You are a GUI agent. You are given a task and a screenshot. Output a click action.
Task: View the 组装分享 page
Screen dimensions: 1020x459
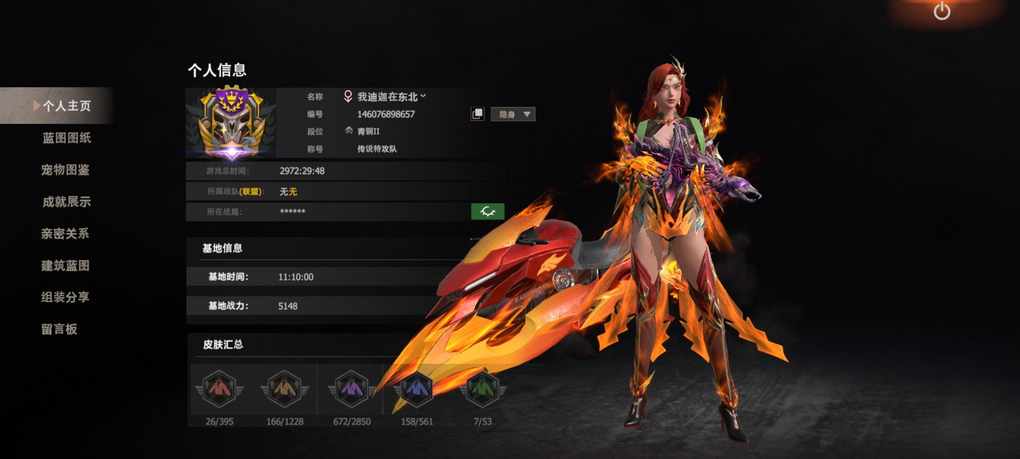[66, 297]
